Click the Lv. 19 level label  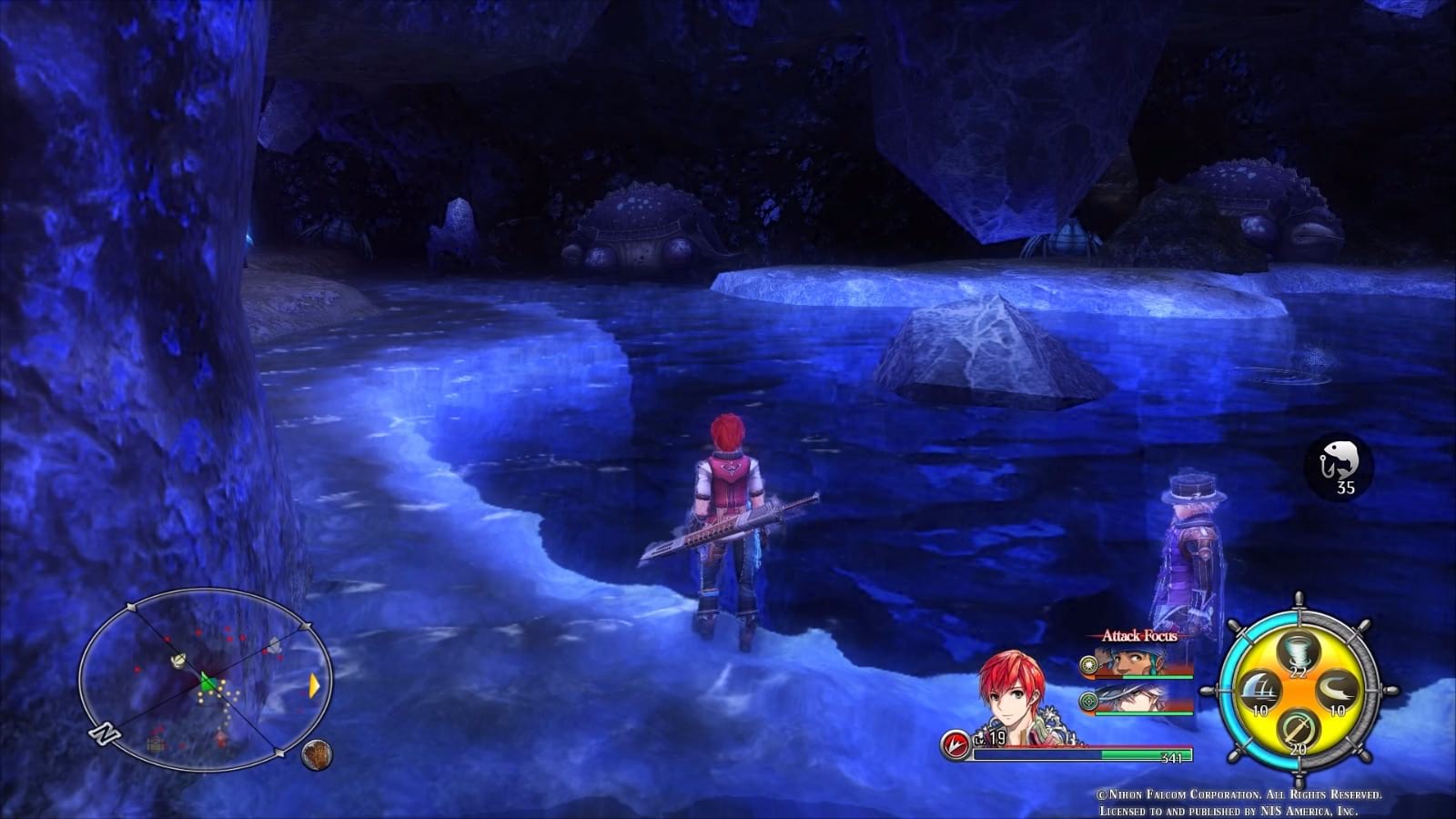click(988, 739)
